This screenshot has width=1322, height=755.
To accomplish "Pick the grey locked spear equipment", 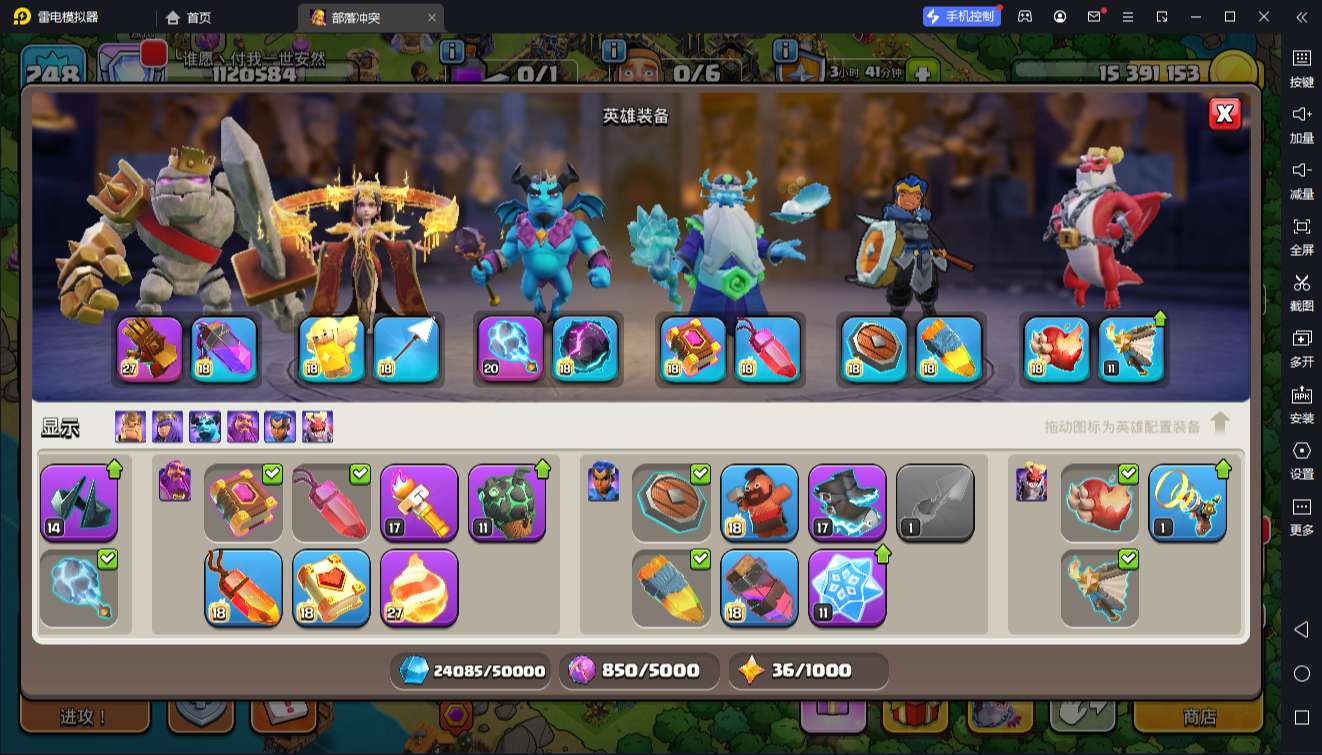I will pos(935,502).
